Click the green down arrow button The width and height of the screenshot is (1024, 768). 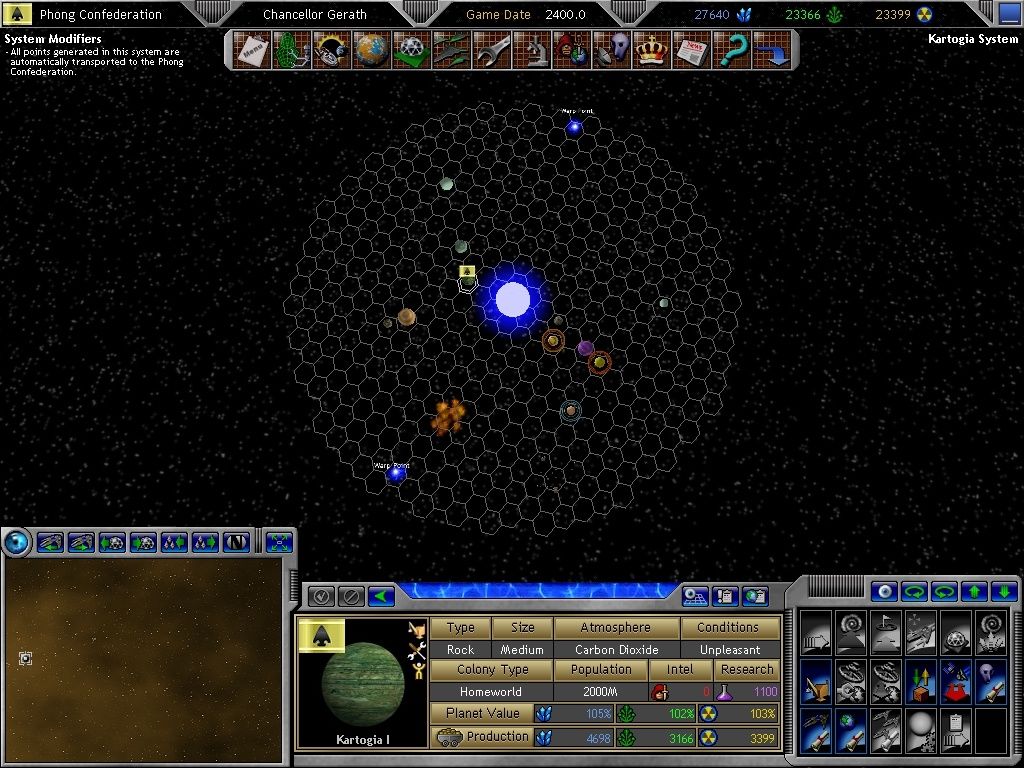point(1004,591)
